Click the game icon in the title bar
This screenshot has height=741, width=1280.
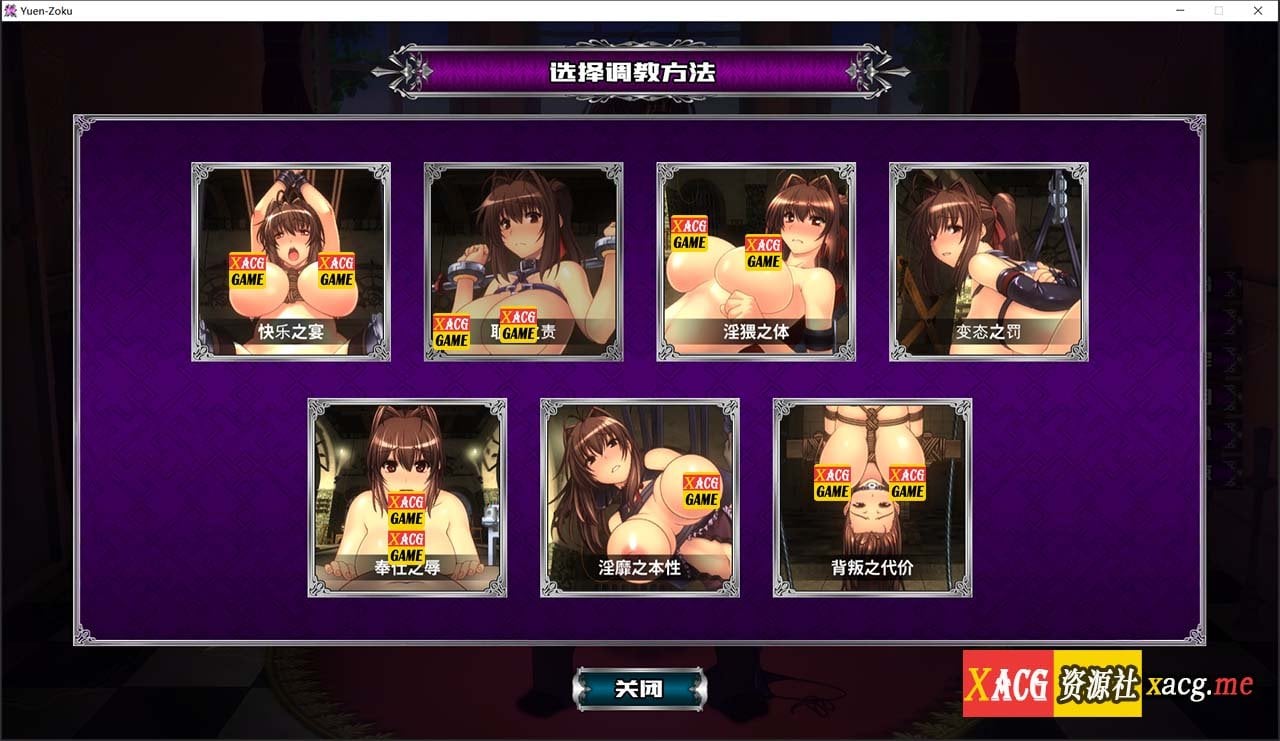pyautogui.click(x=10, y=10)
